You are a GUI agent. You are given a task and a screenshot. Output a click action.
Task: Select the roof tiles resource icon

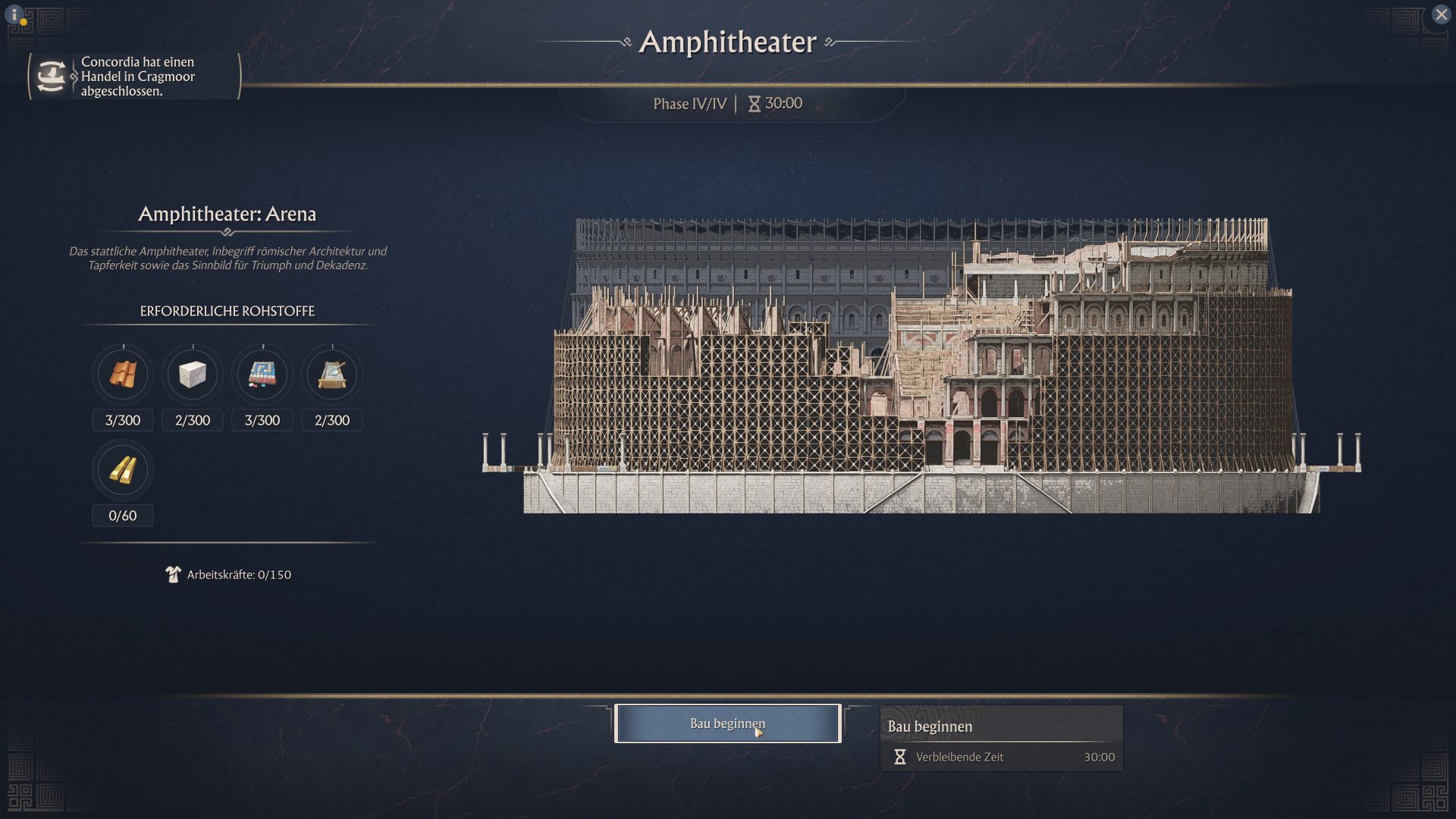(x=123, y=375)
